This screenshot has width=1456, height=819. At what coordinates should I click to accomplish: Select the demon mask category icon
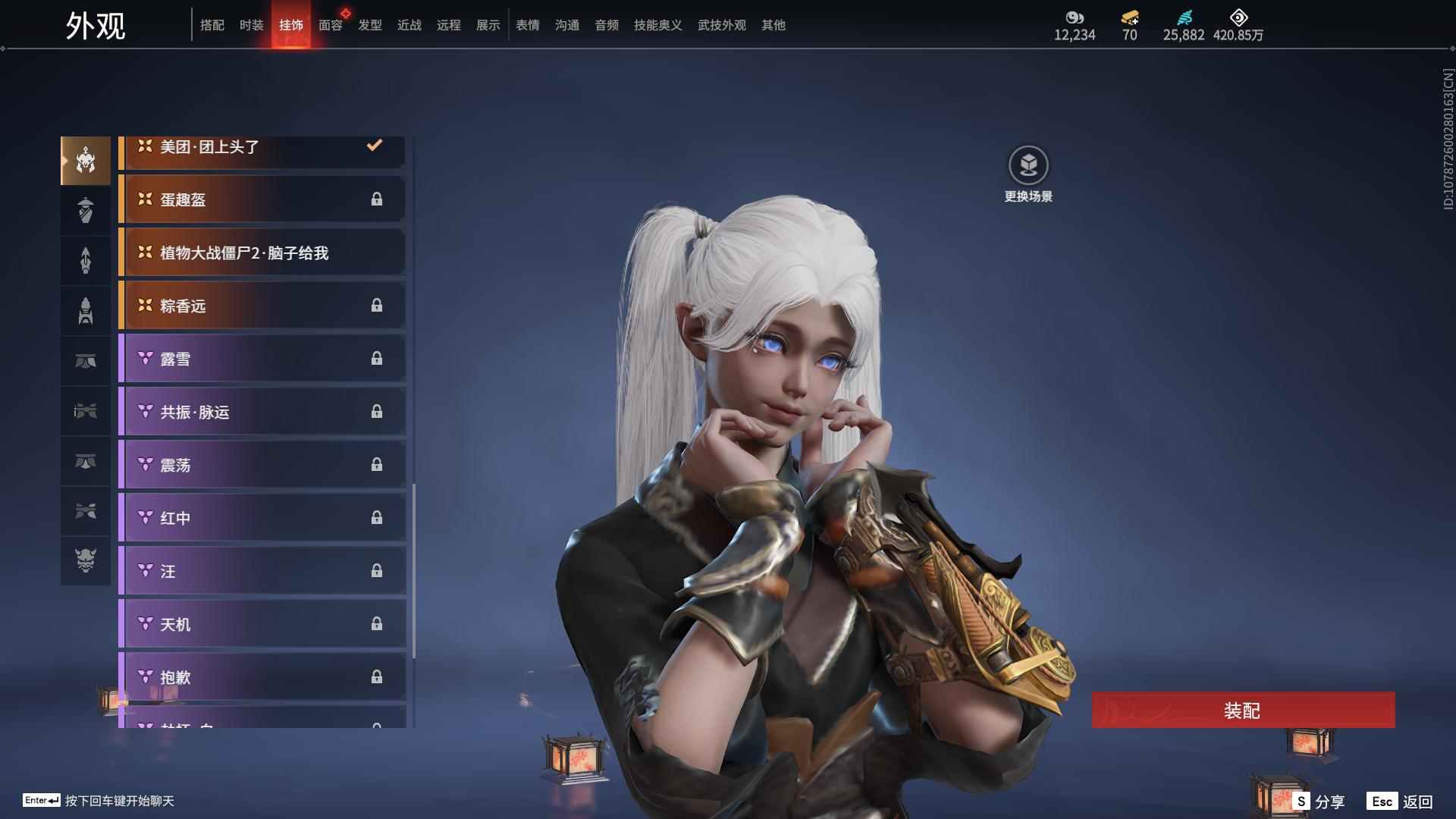[86, 560]
